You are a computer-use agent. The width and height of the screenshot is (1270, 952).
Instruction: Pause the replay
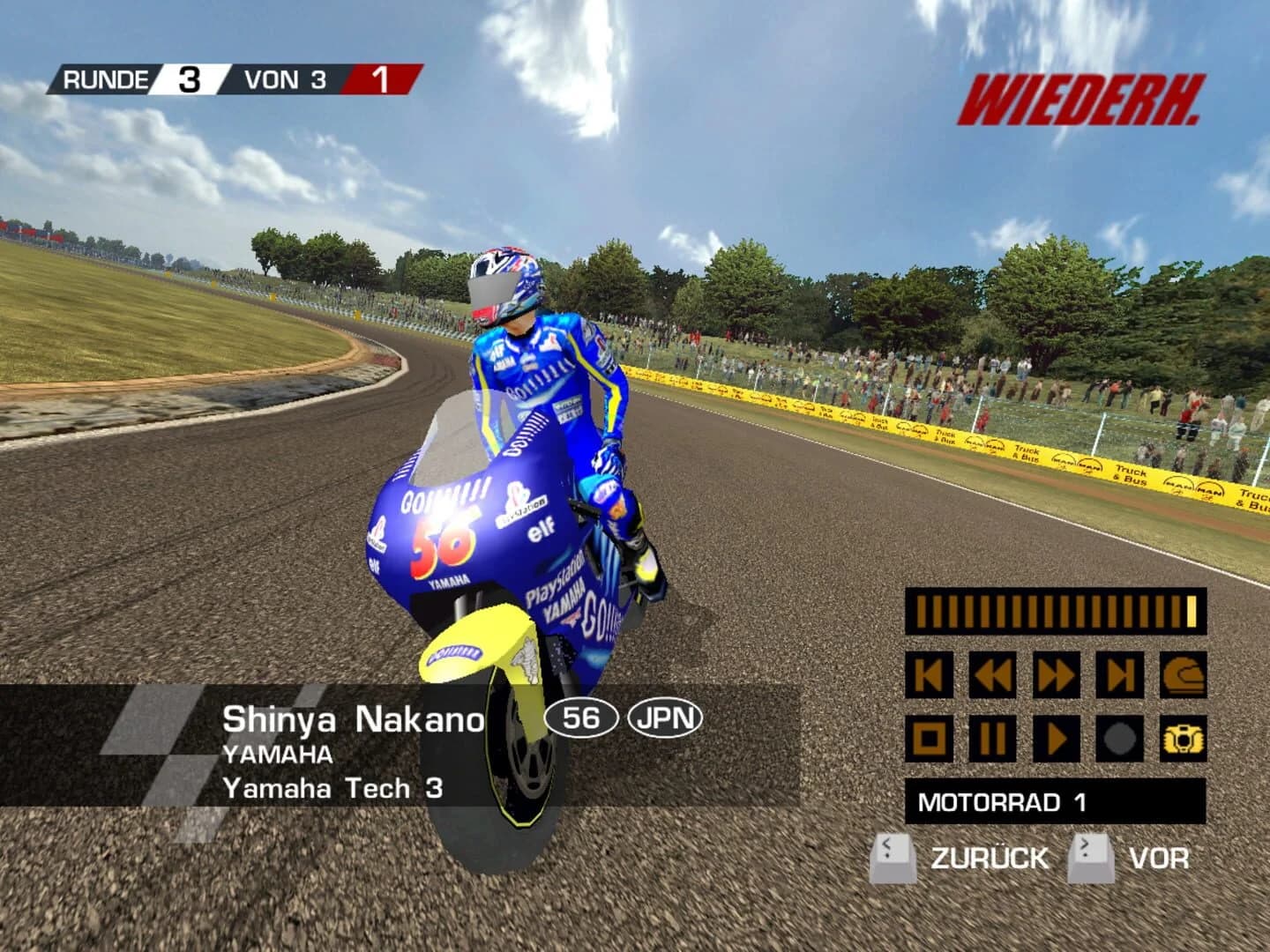coord(994,740)
